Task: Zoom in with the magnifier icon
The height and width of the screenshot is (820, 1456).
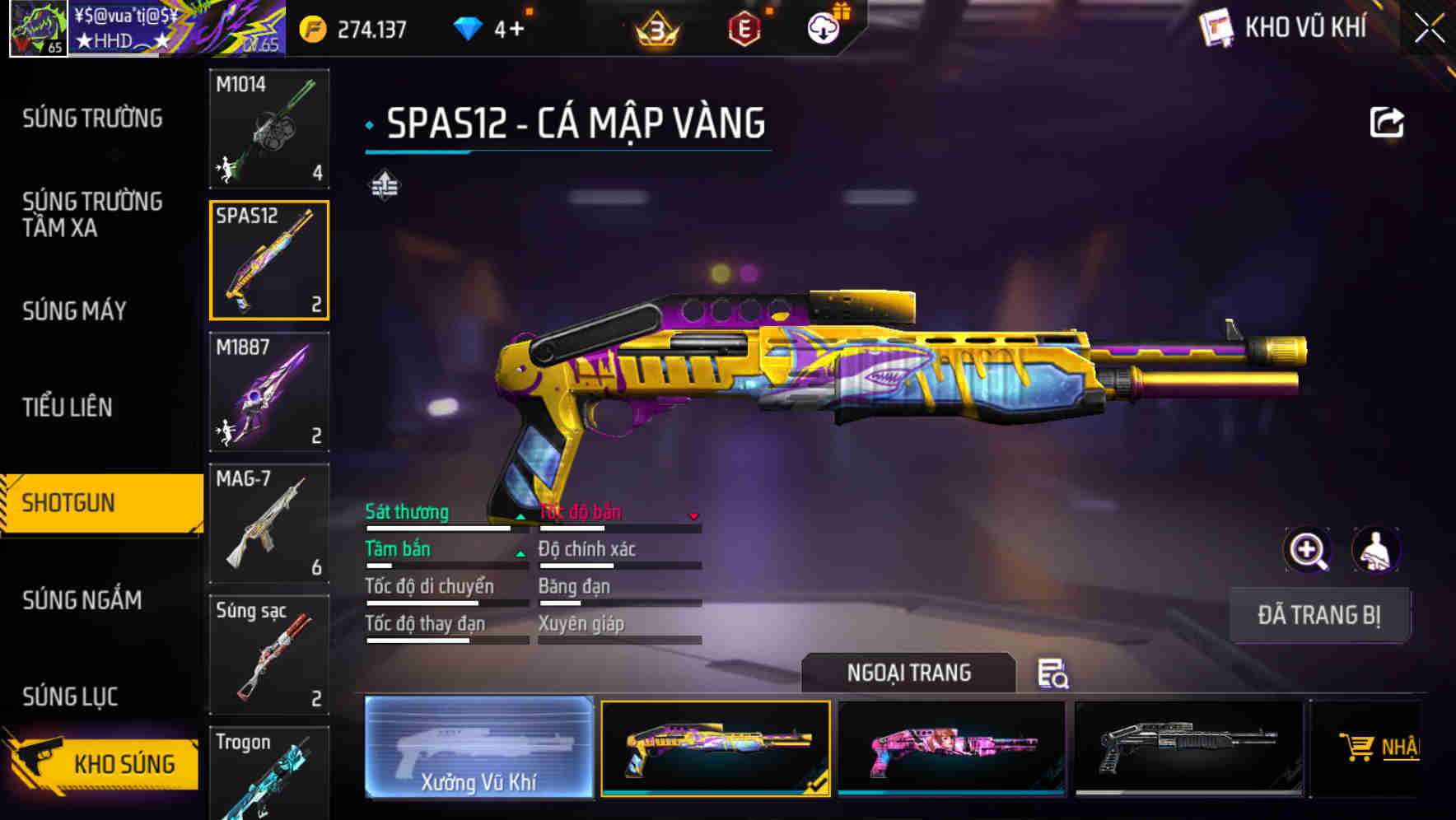Action: click(1307, 550)
